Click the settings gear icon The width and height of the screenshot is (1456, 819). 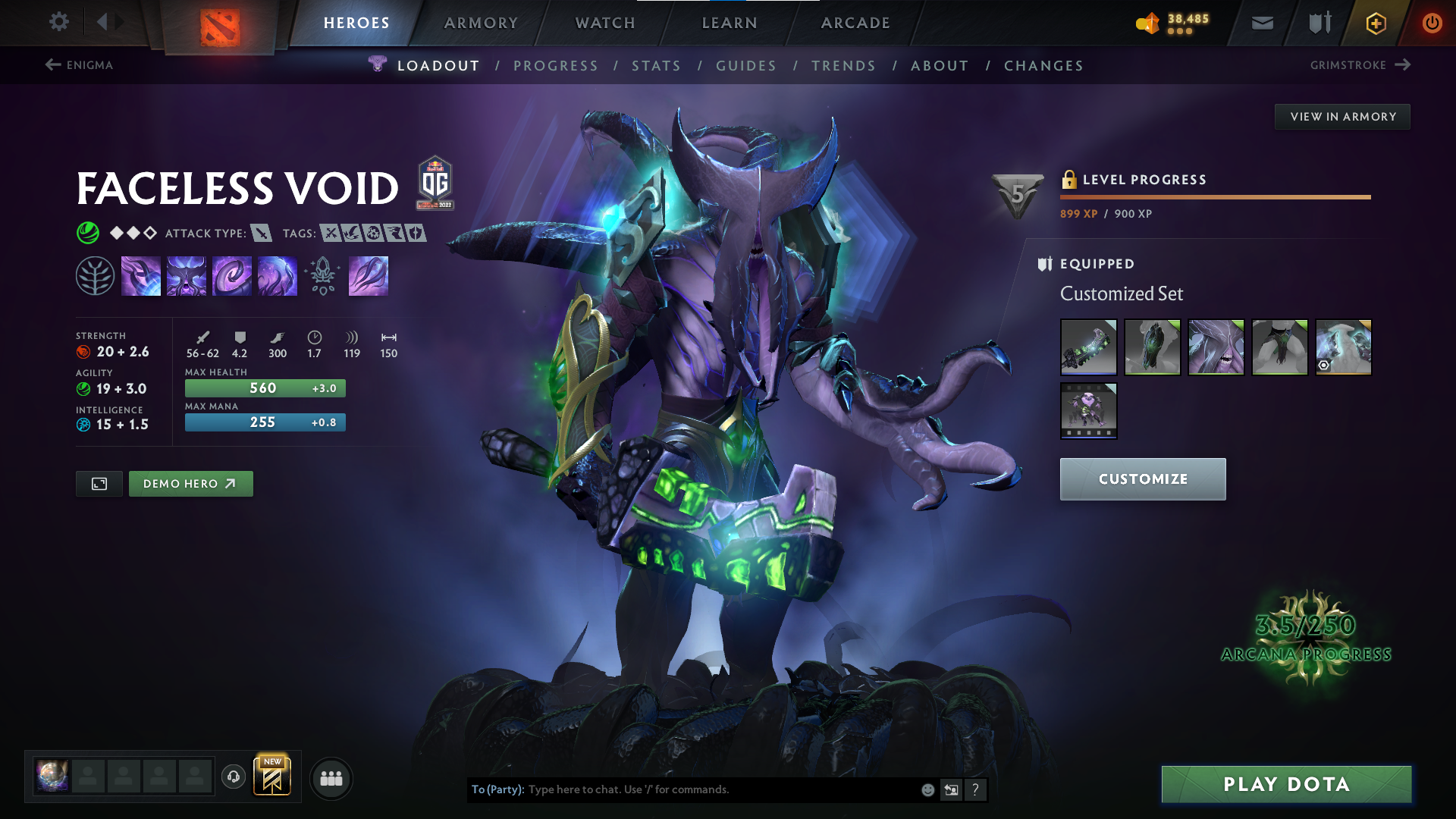[x=58, y=22]
